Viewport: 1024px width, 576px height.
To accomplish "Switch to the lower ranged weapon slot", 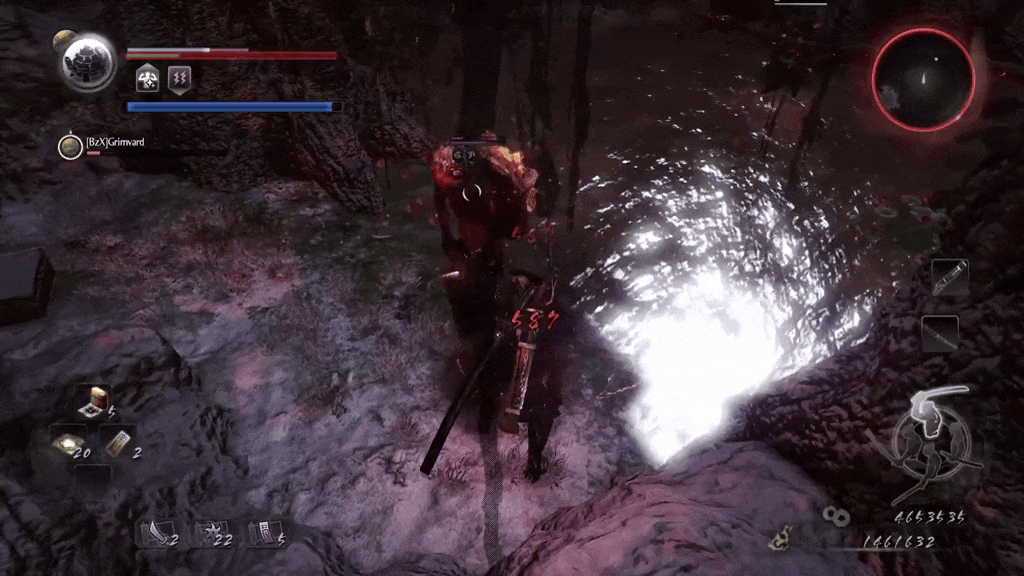I will (x=940, y=332).
